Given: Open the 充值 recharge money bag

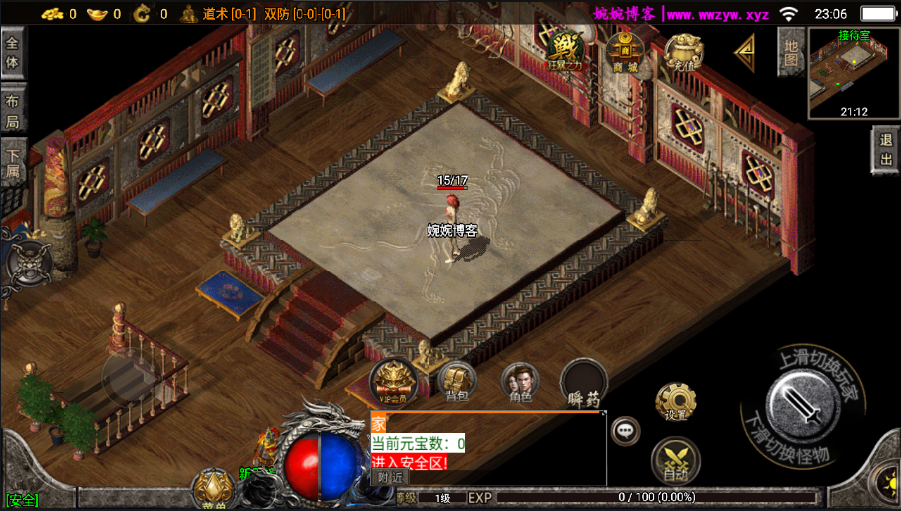Looking at the screenshot, I should [684, 50].
